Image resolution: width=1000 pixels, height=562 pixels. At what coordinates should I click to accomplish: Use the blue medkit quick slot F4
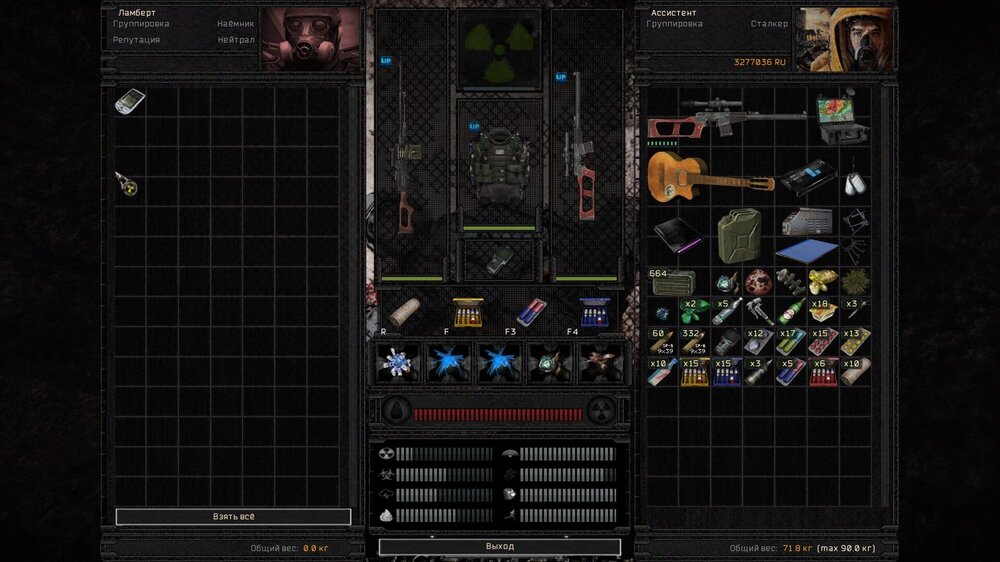coord(594,313)
